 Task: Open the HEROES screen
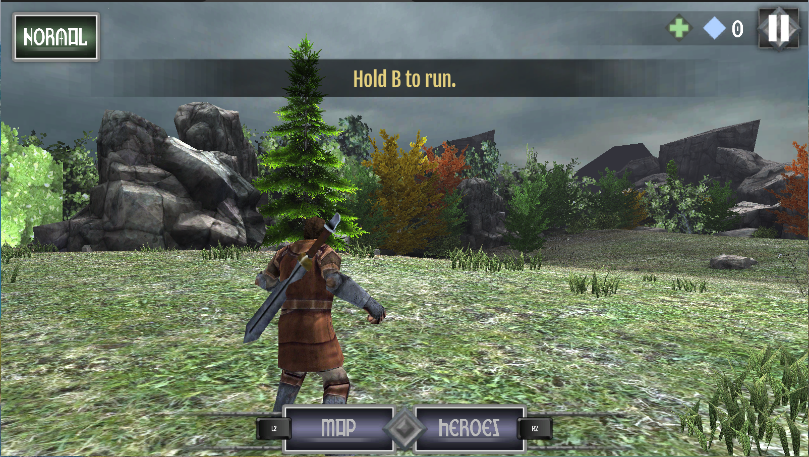tap(469, 428)
